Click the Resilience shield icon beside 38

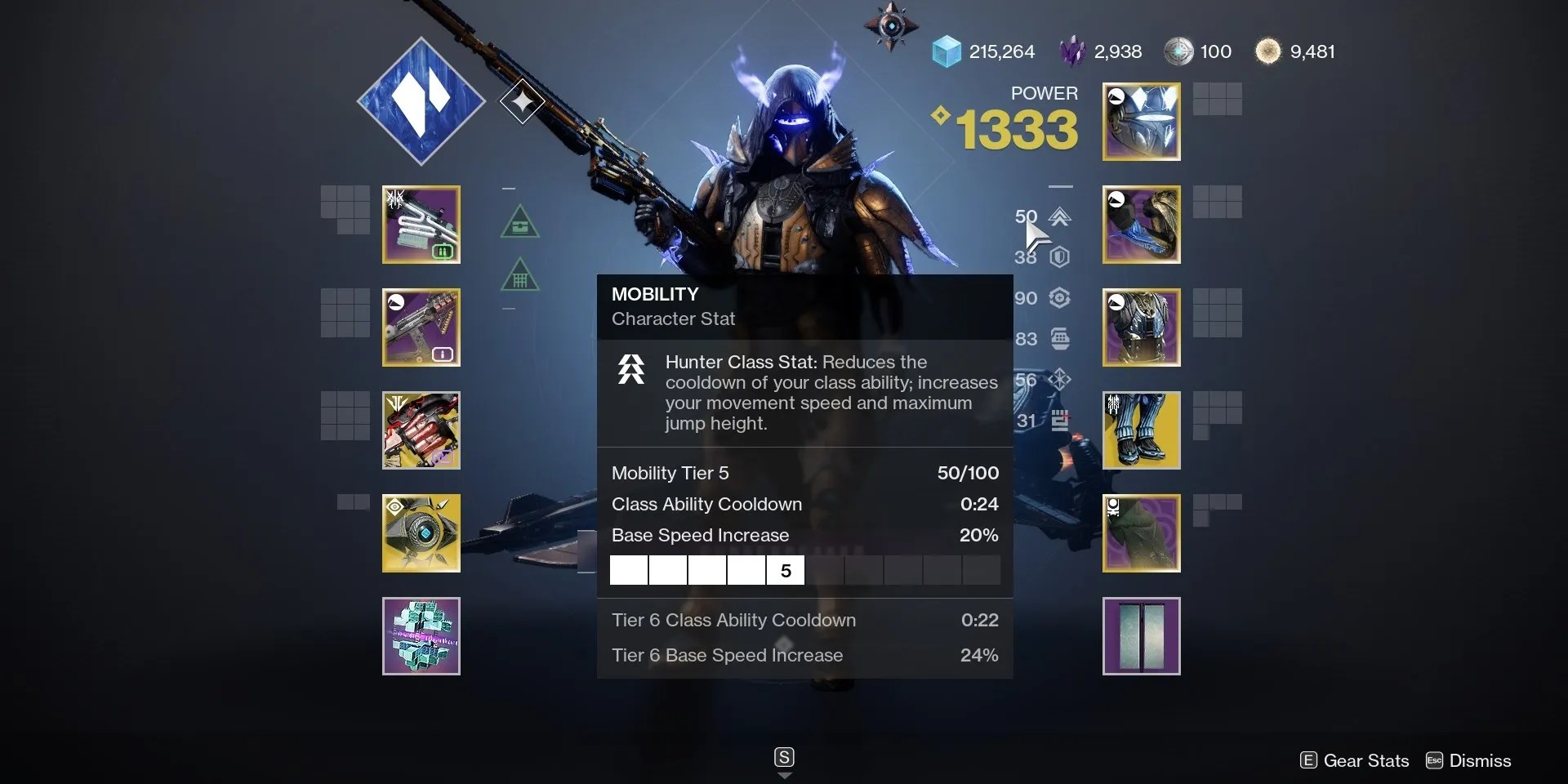tap(1060, 257)
